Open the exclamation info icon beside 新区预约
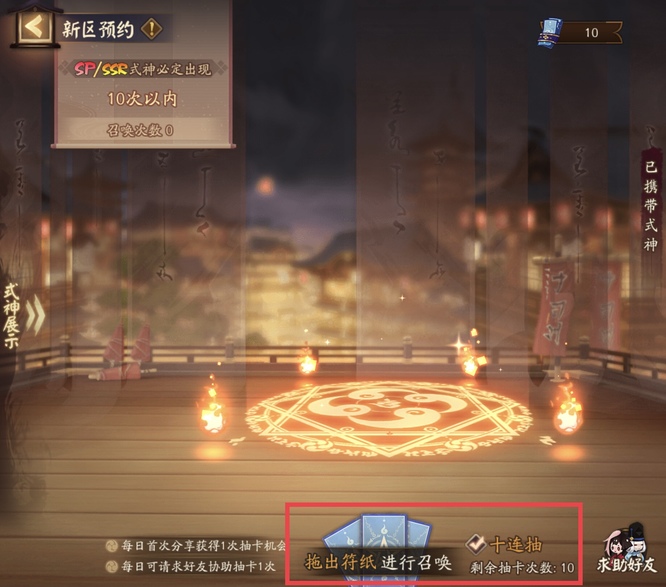This screenshot has width=666, height=587. (151, 28)
